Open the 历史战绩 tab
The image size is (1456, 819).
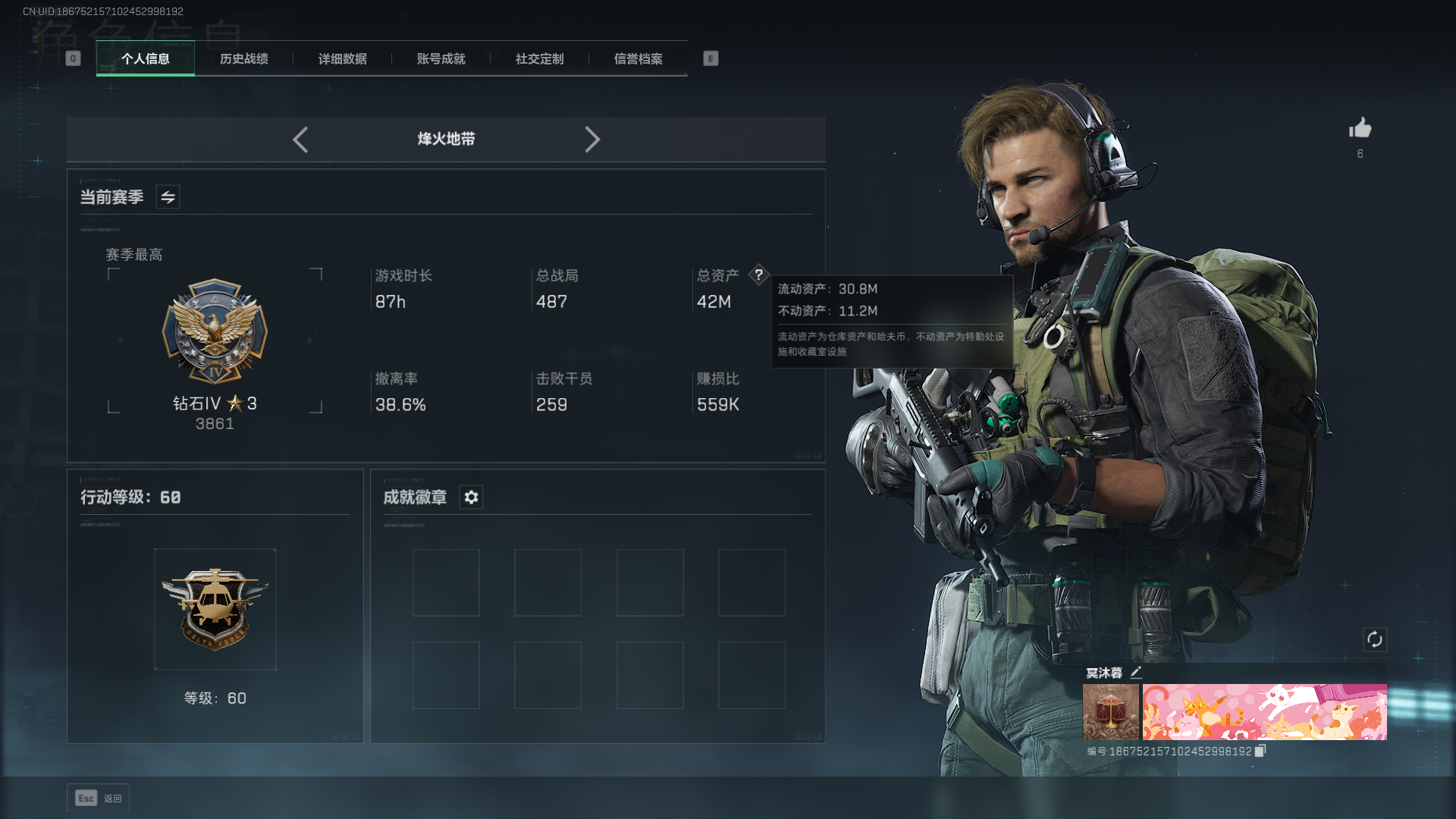point(243,59)
